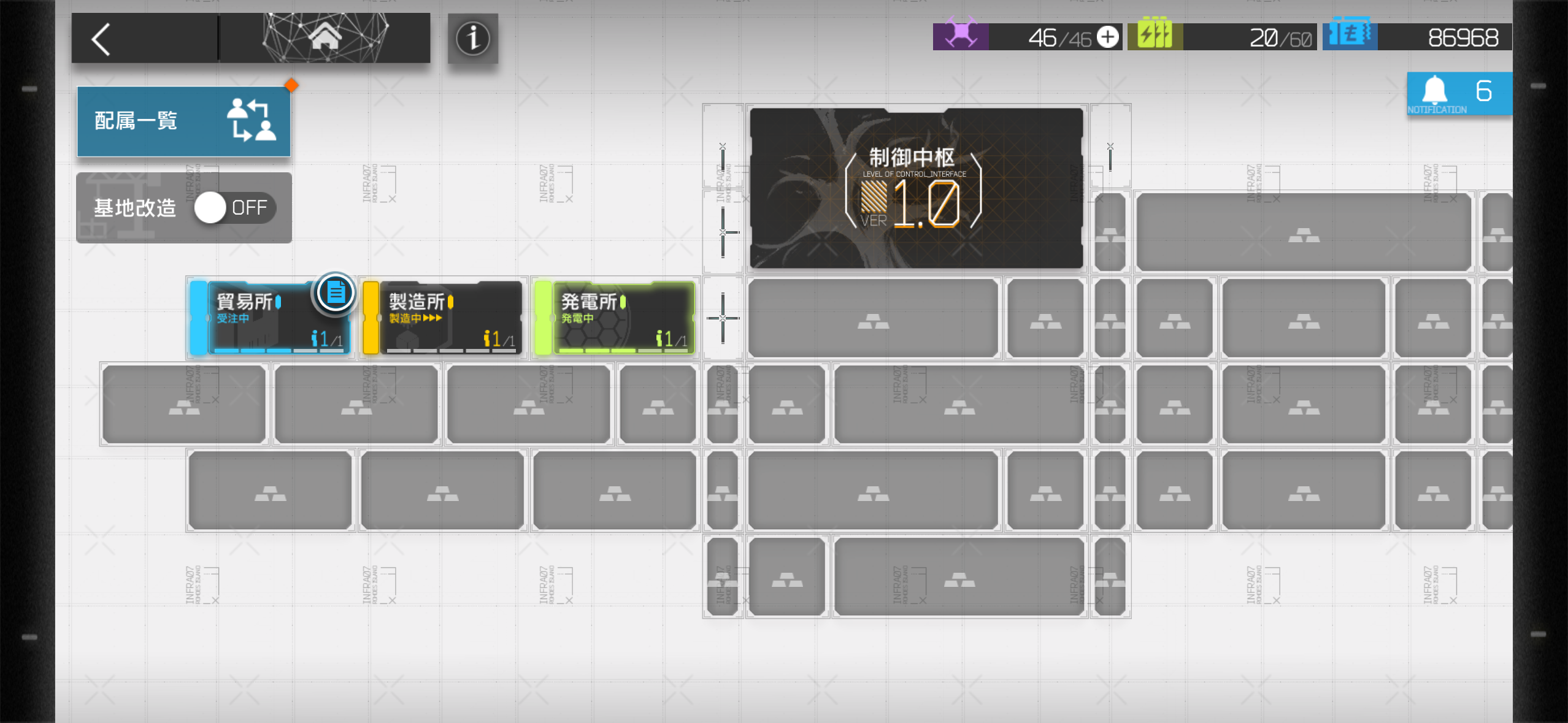This screenshot has width=1568, height=723.
Task: Open the 配属一覧 assignment list
Action: point(183,121)
